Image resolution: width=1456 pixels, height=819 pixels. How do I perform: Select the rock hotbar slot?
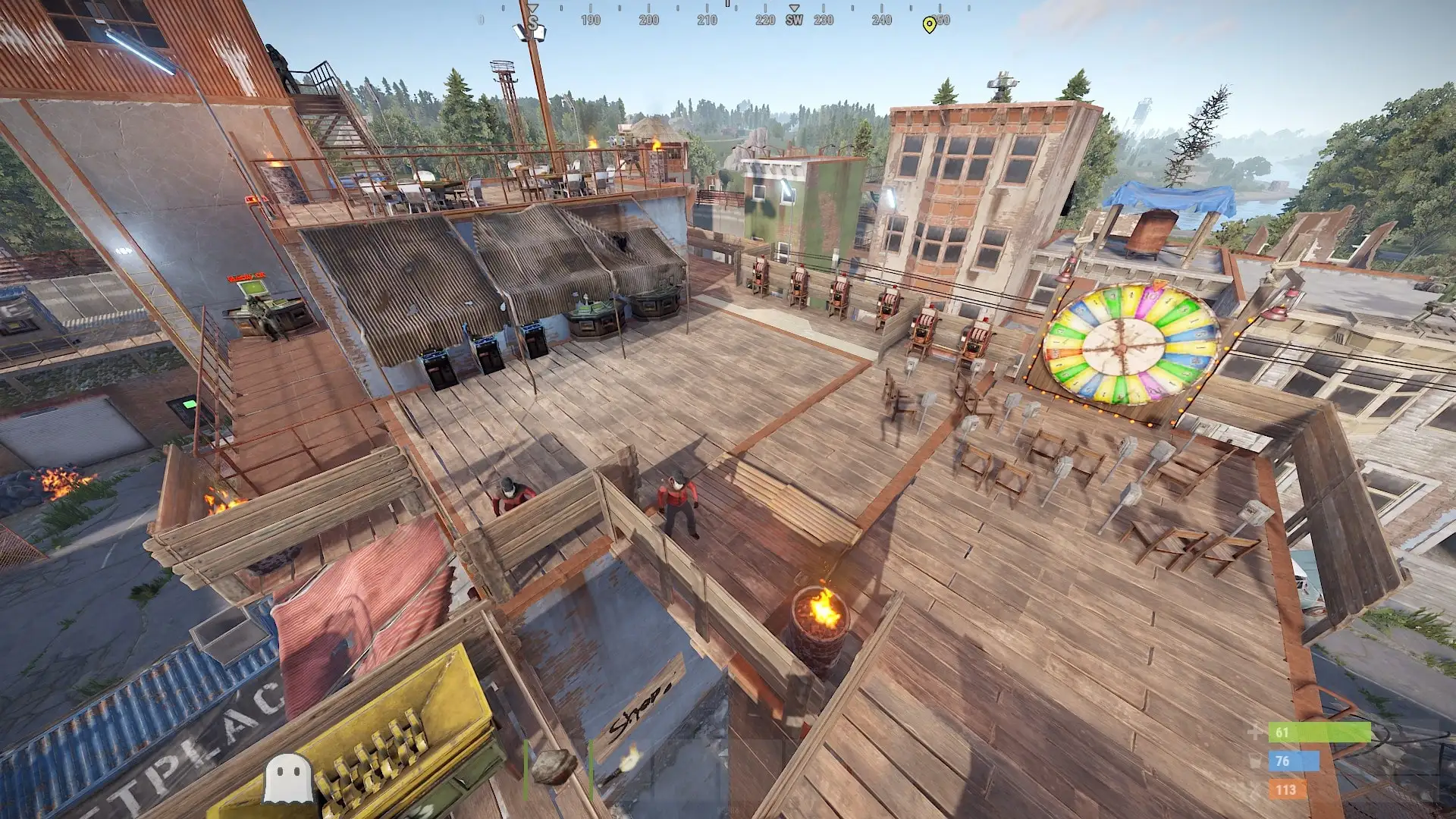click(554, 767)
